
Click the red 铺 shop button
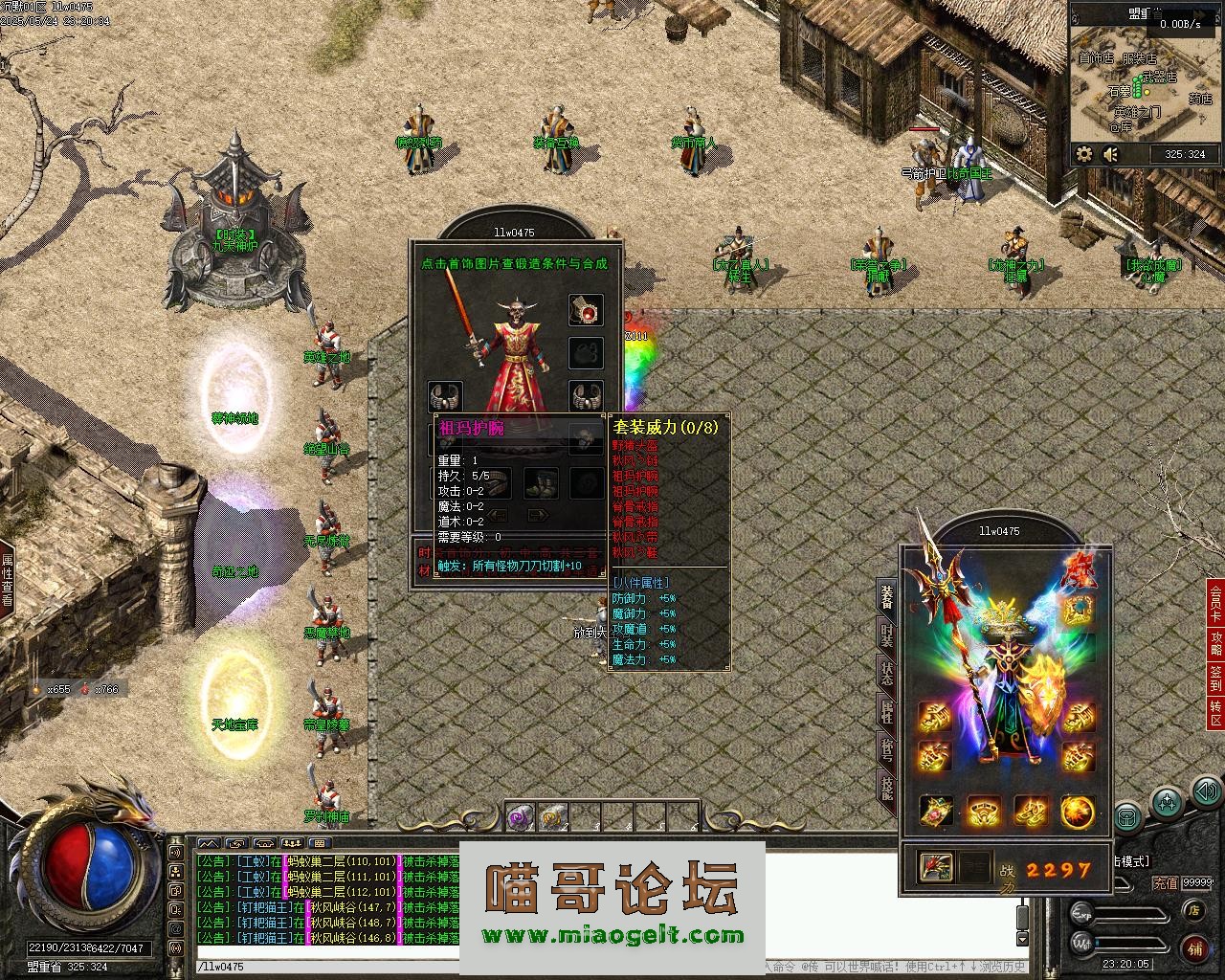point(1195,948)
